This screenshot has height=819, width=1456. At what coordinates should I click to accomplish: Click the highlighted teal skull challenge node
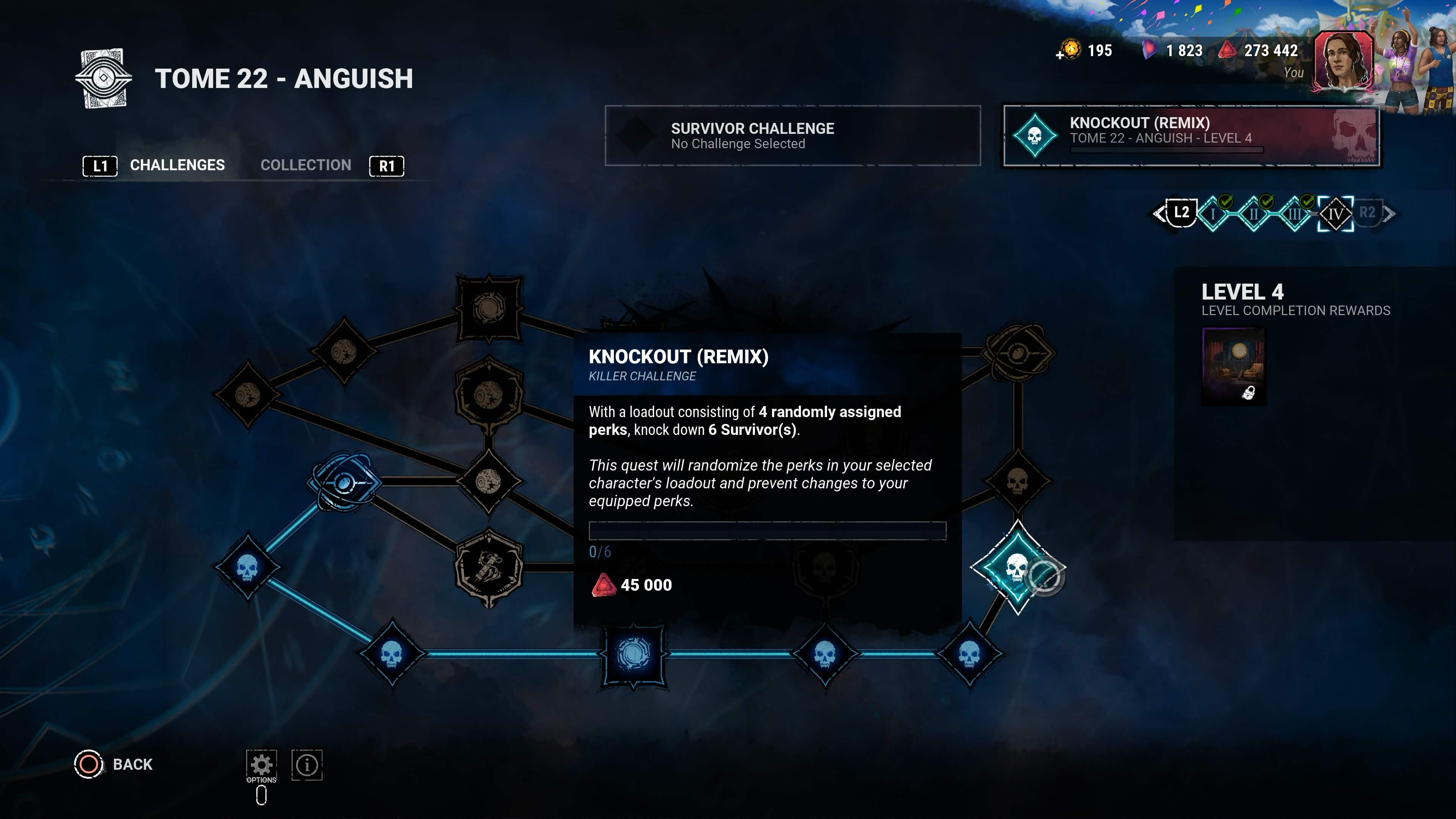coord(1017,568)
